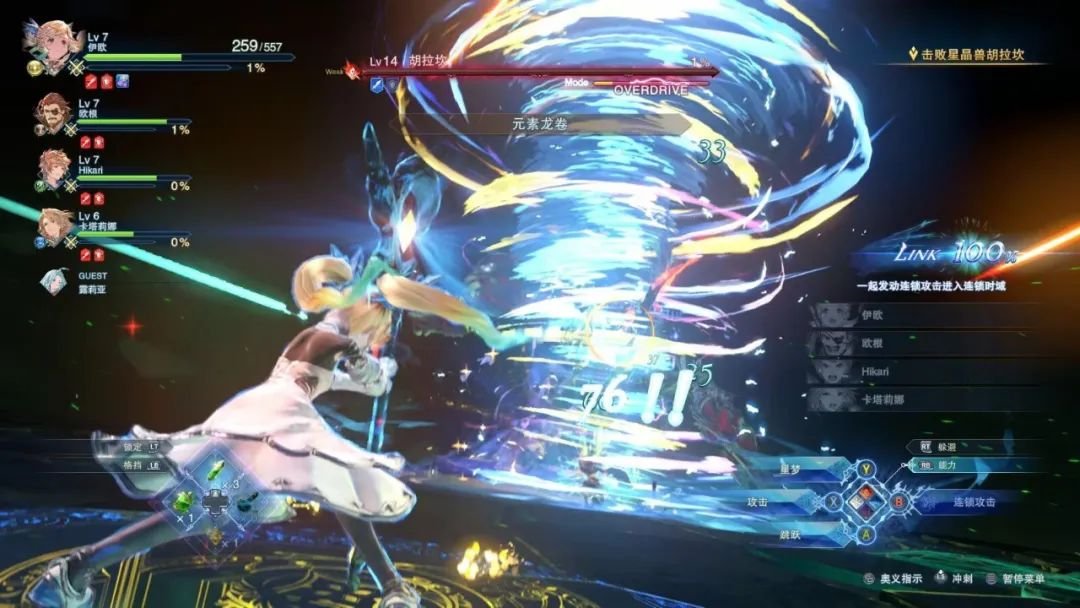The image size is (1080, 608).
Task: Choose 欧根's eyepatch portrait in the party list
Action: 54,113
